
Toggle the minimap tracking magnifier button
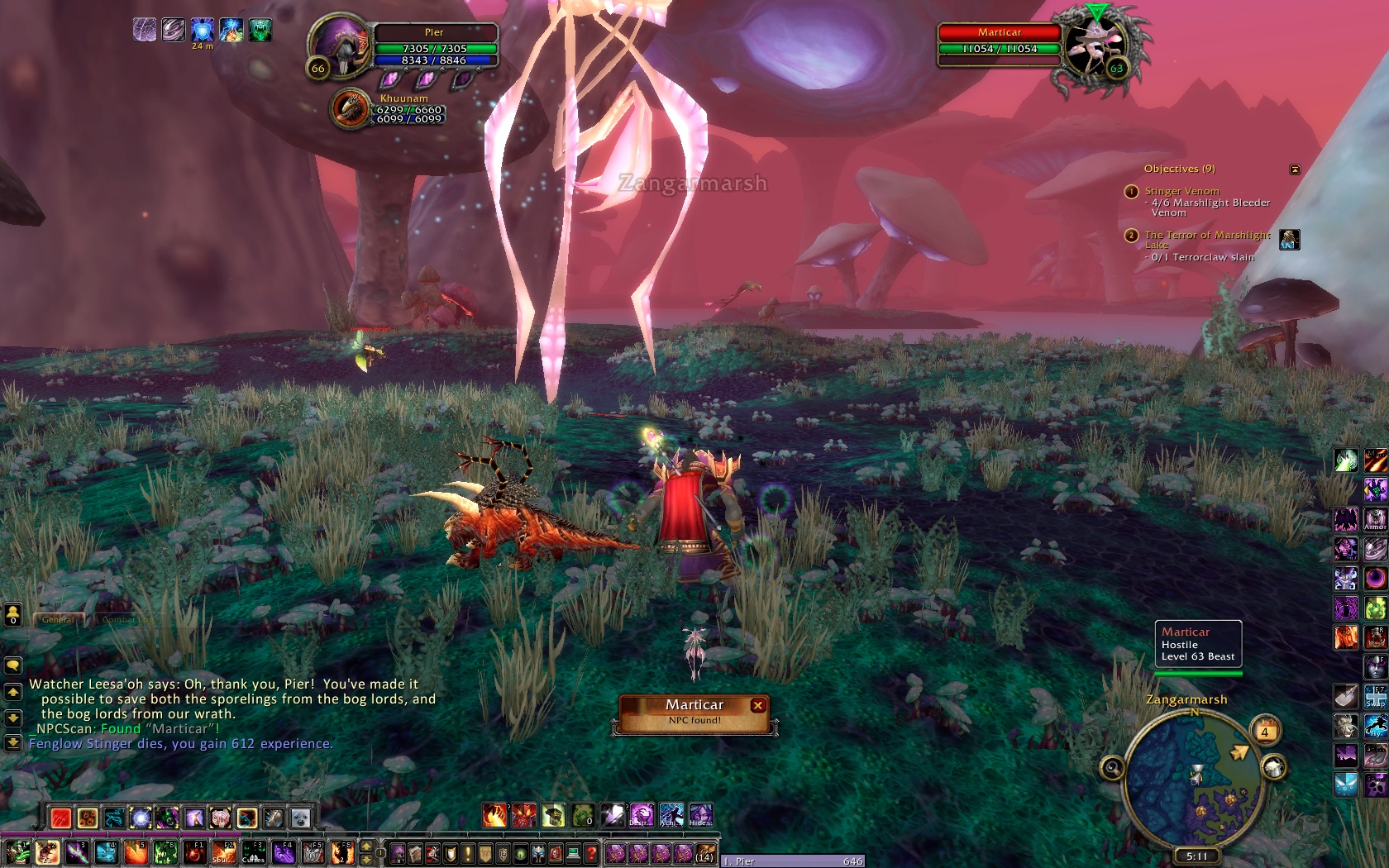pos(1112,768)
